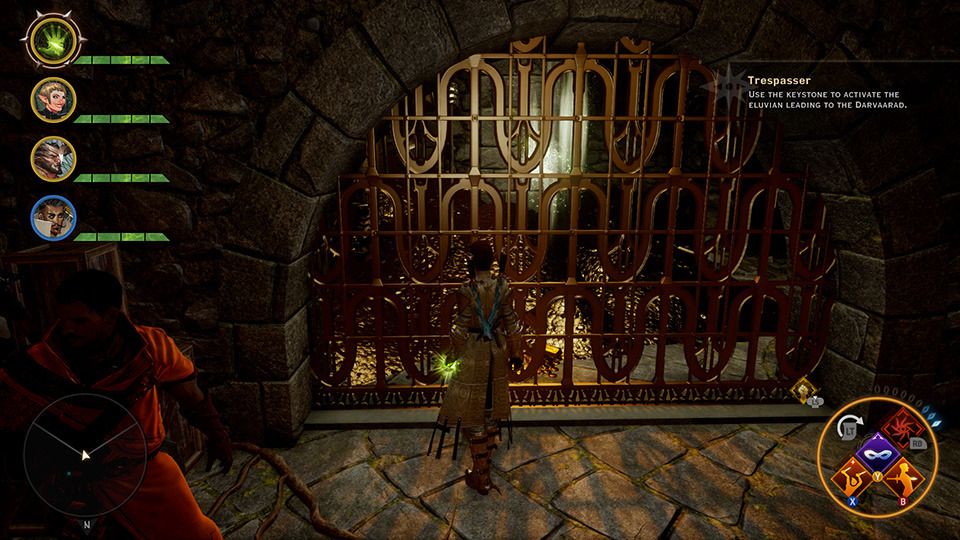Activate the orange dagger strike ability
This screenshot has width=960, height=540.
(x=903, y=477)
